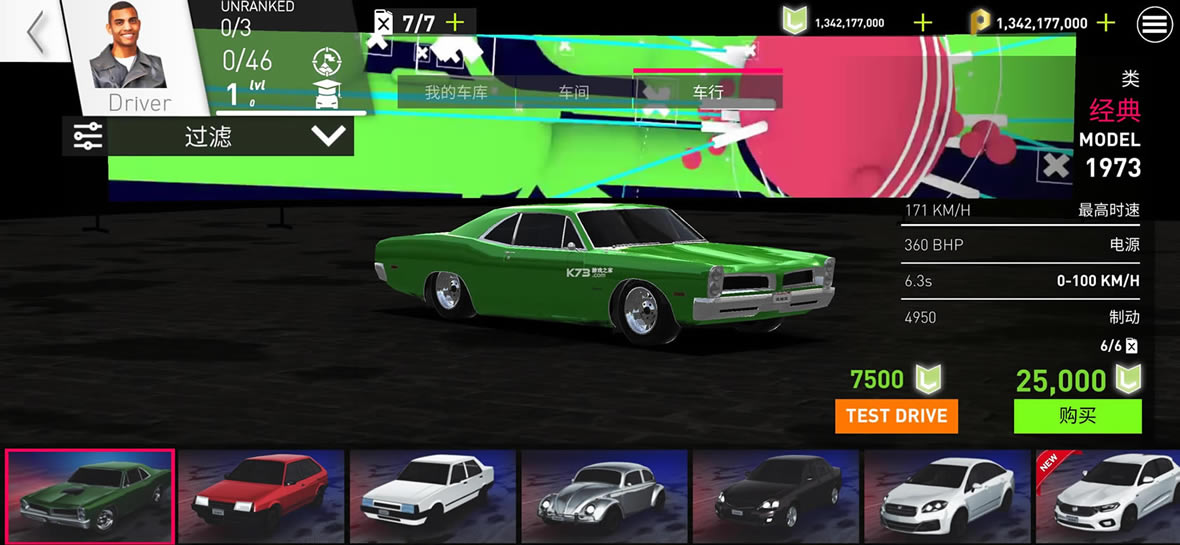This screenshot has height=545, width=1180.
Task: Select the car thumbnail tagged NEW
Action: [1107, 495]
